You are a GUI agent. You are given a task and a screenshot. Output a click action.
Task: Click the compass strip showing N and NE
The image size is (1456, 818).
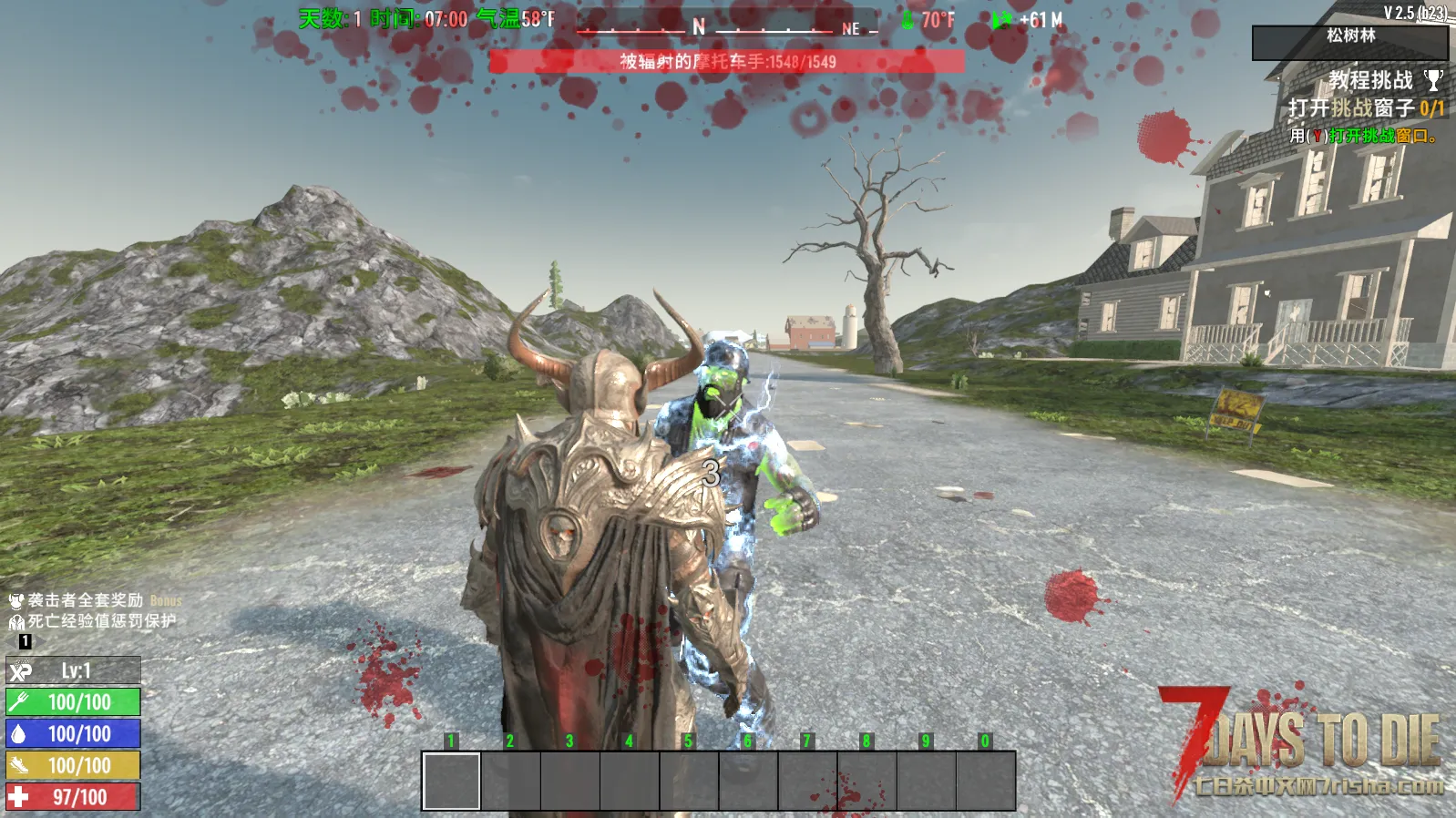[726, 26]
